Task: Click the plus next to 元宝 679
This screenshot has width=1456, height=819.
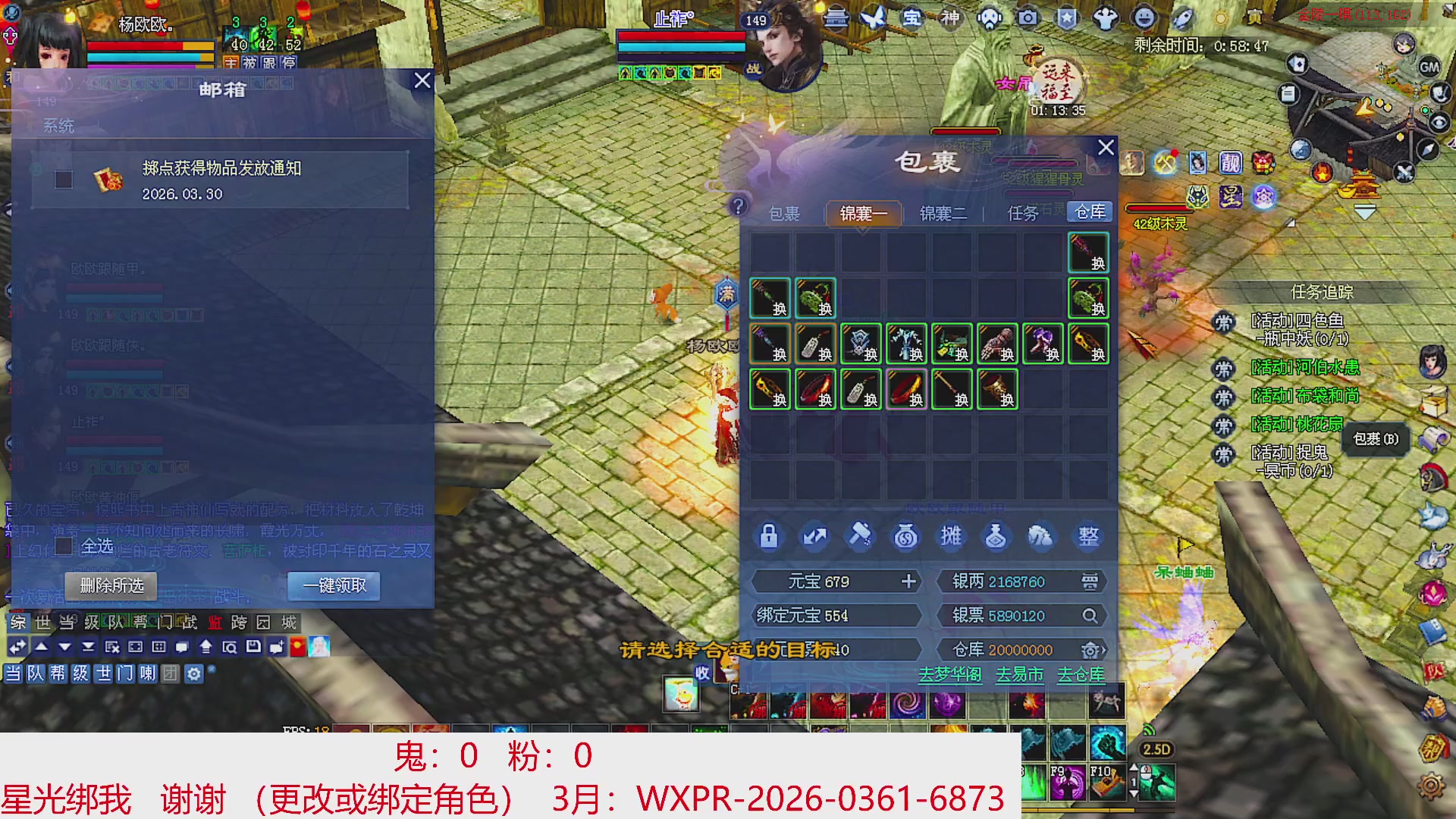Action: [908, 582]
